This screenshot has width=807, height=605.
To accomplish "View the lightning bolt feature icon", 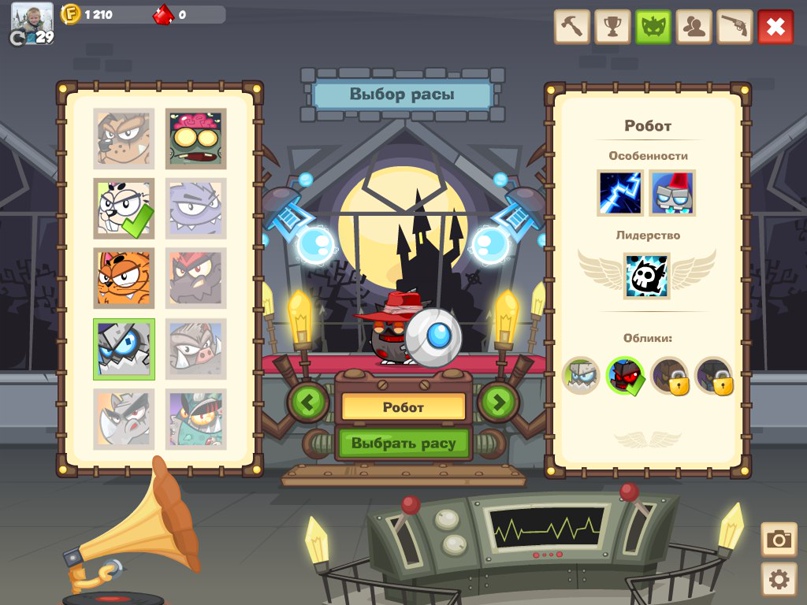I will [x=620, y=193].
